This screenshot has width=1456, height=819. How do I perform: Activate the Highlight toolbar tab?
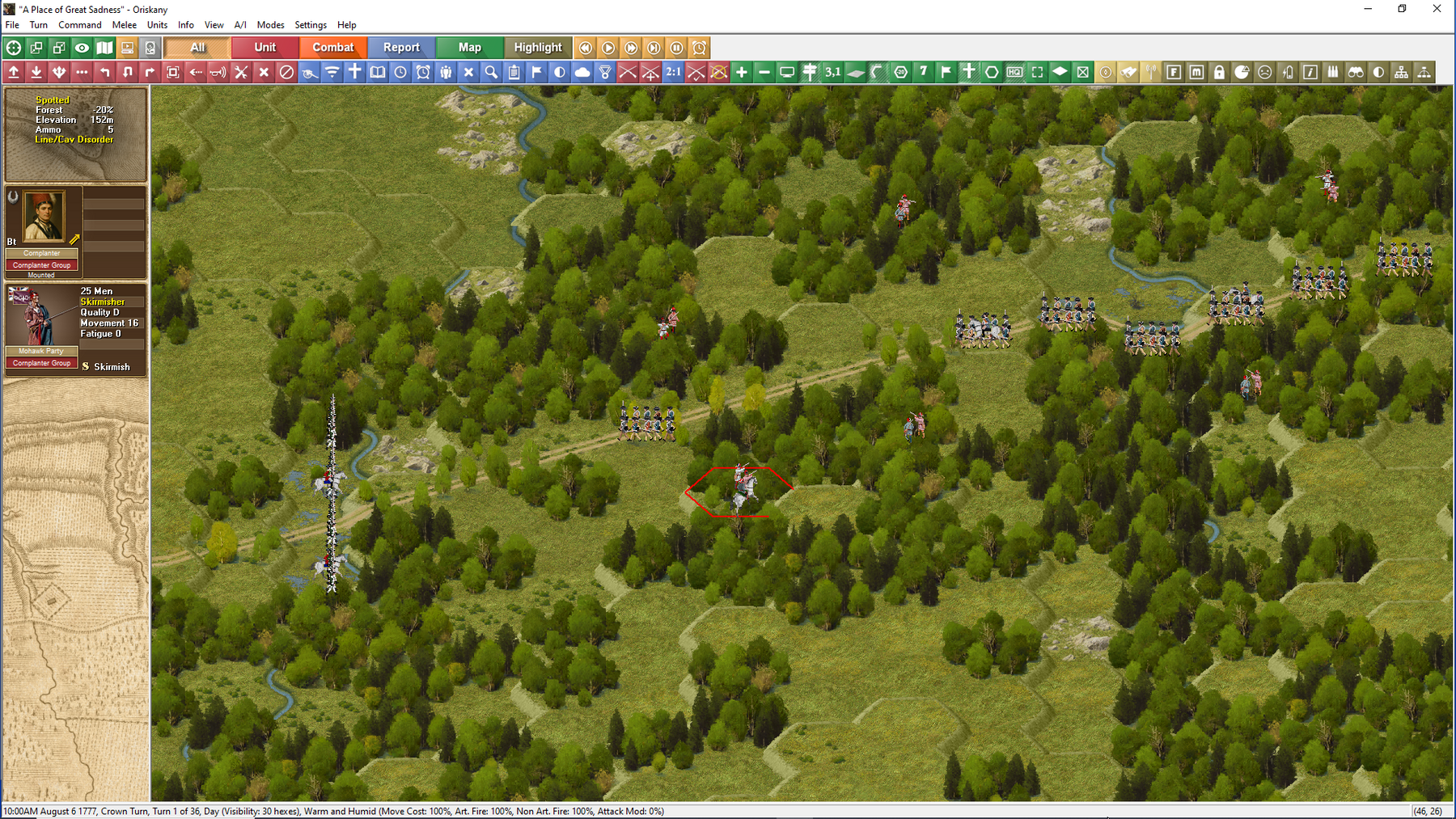click(x=537, y=48)
